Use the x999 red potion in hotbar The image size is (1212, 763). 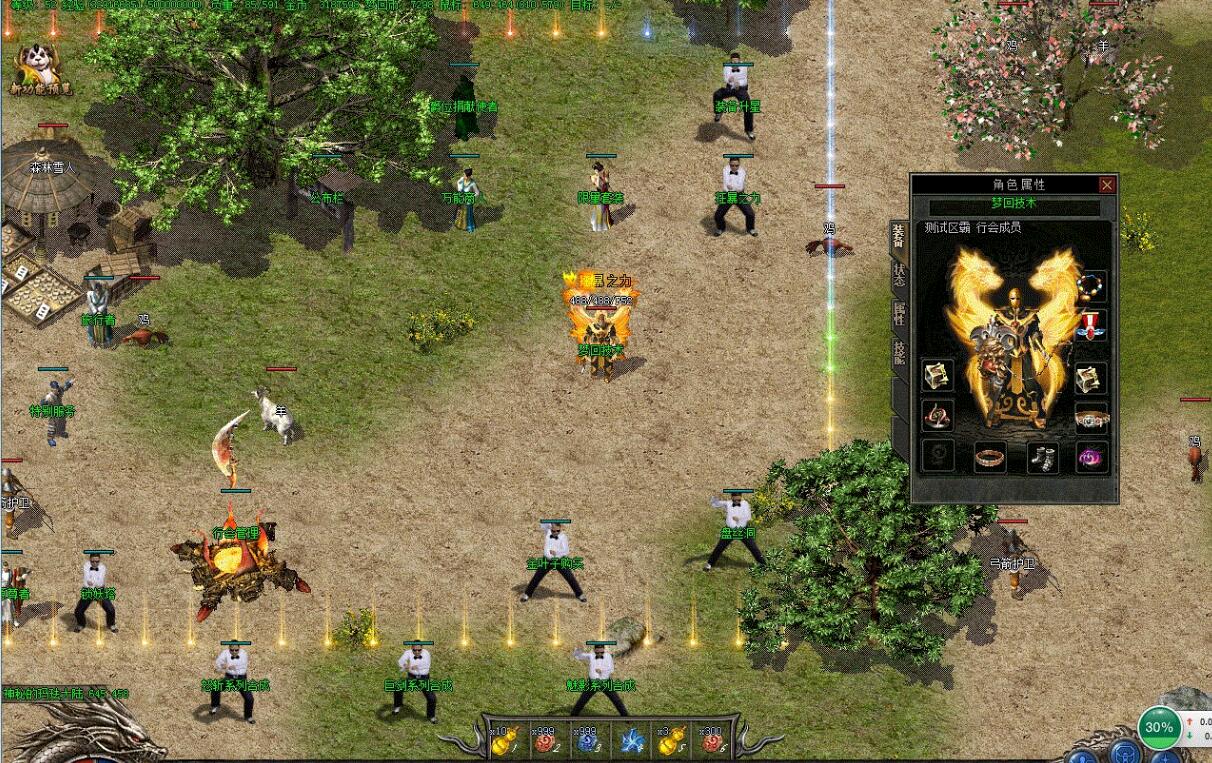[545, 741]
